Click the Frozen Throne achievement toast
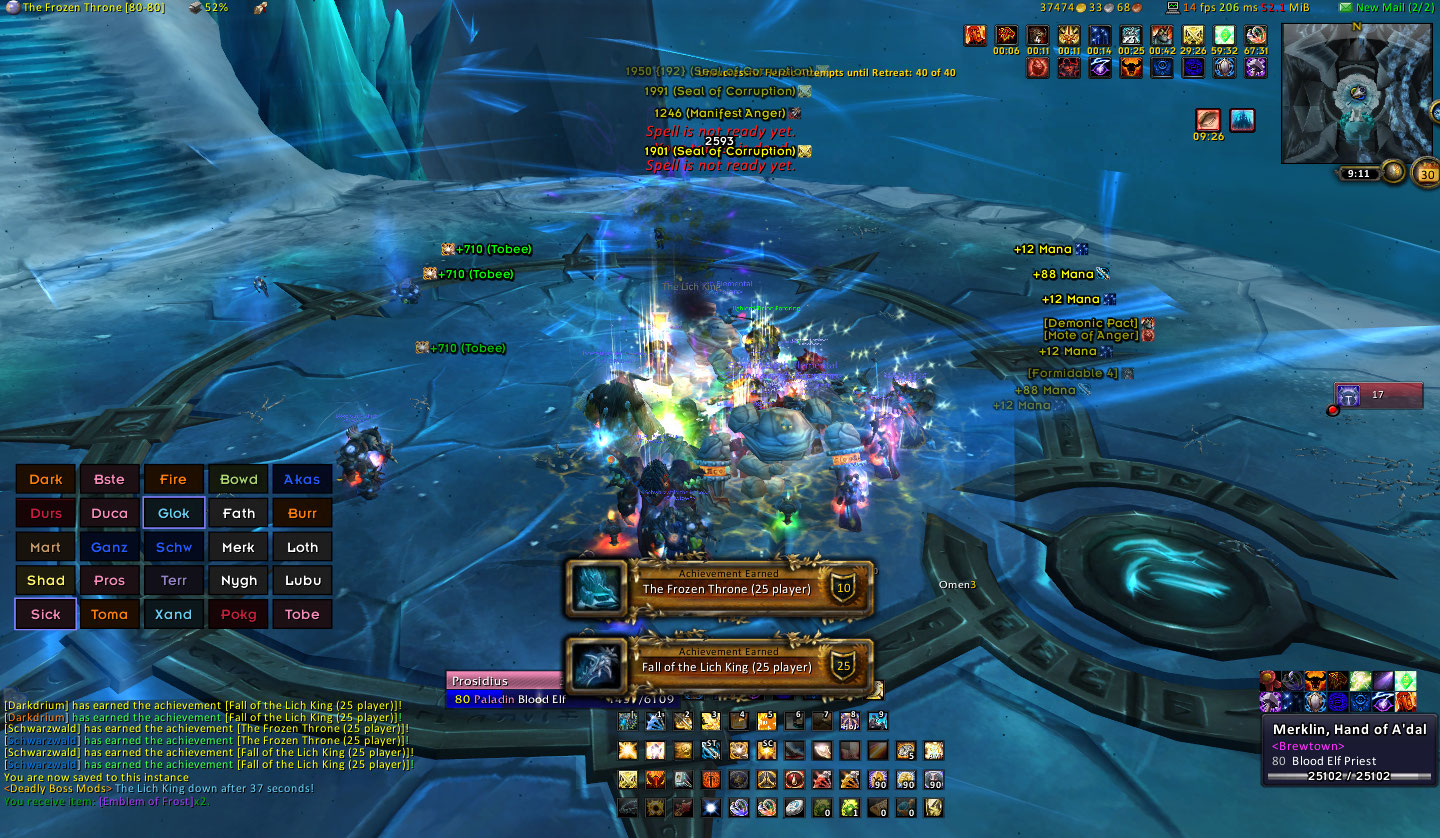 pos(720,587)
